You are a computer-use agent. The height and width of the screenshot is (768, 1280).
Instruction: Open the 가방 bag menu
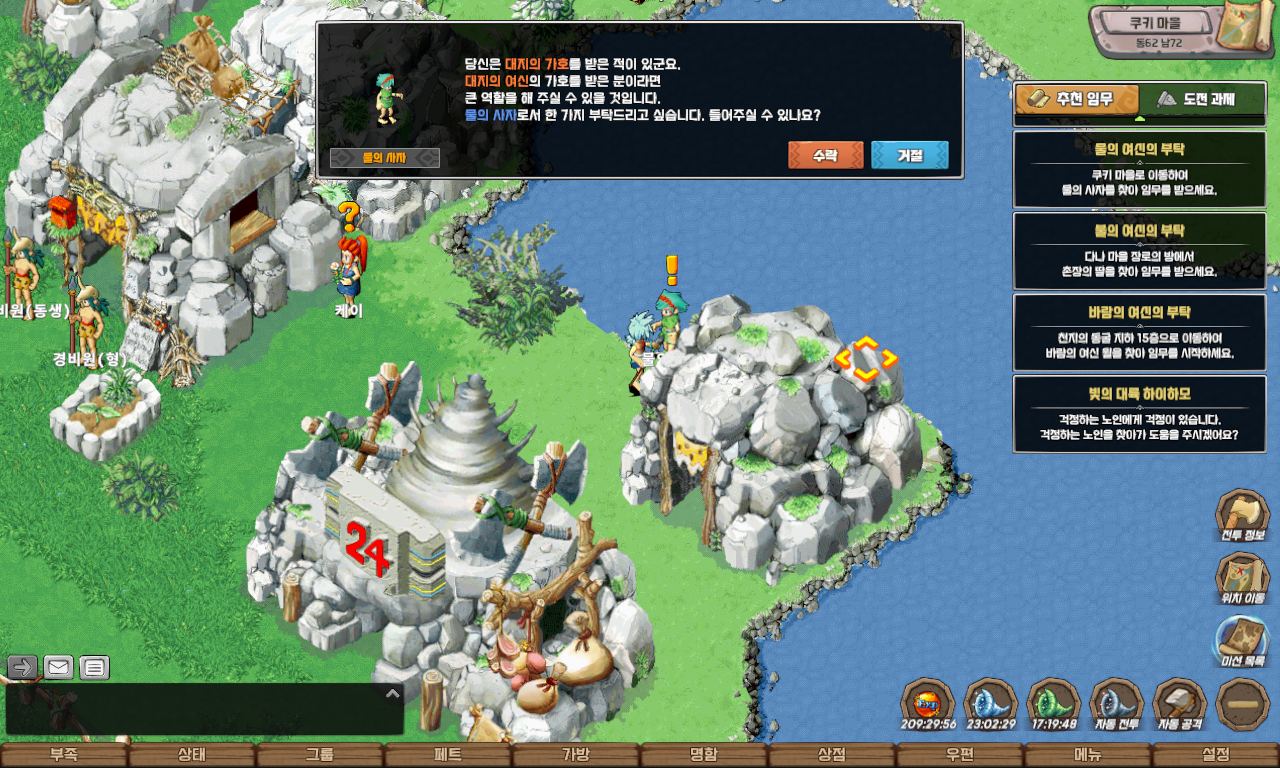click(576, 756)
